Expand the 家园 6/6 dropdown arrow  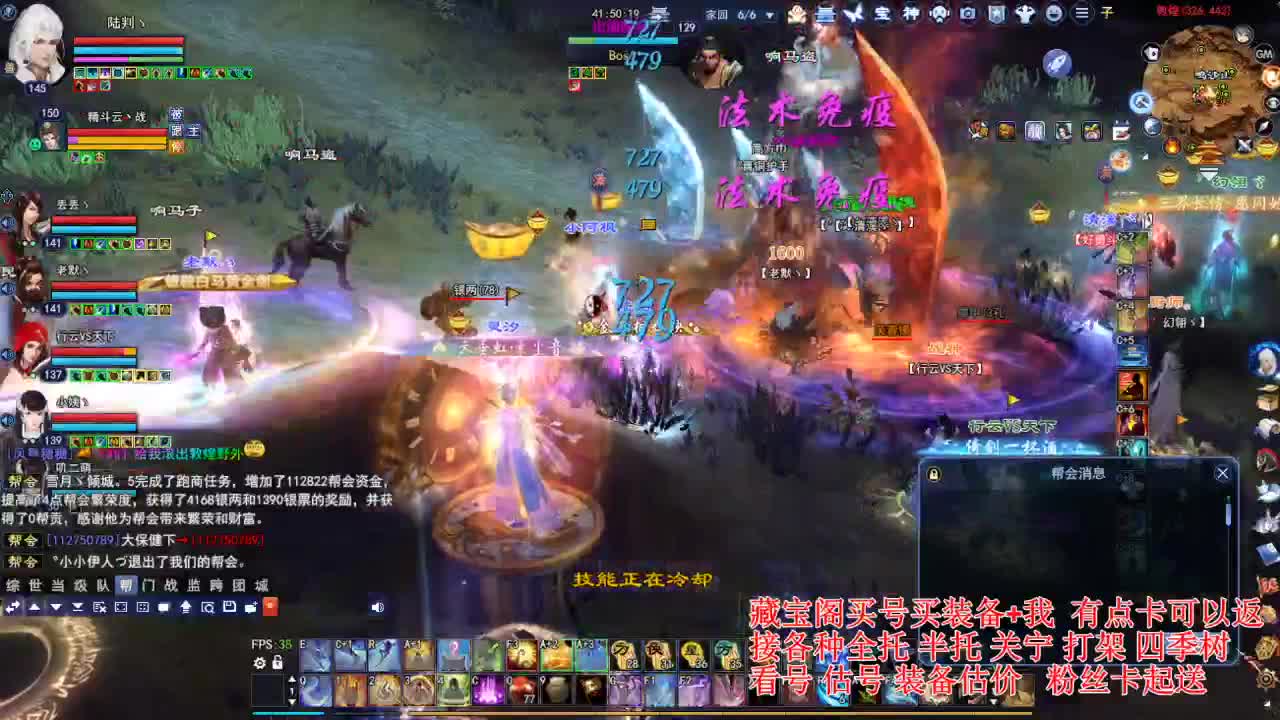click(770, 15)
